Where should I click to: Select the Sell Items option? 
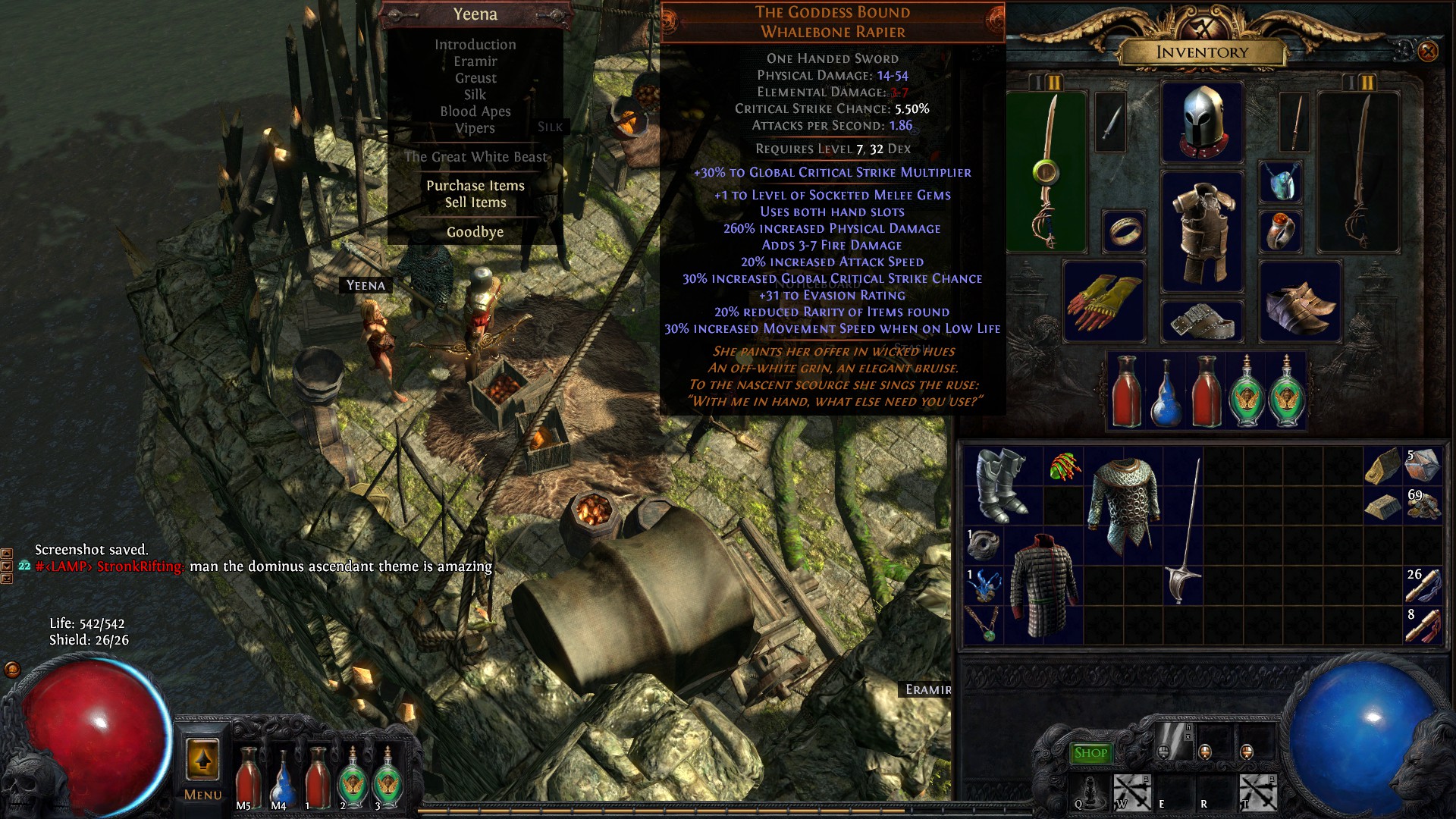pyautogui.click(x=475, y=202)
